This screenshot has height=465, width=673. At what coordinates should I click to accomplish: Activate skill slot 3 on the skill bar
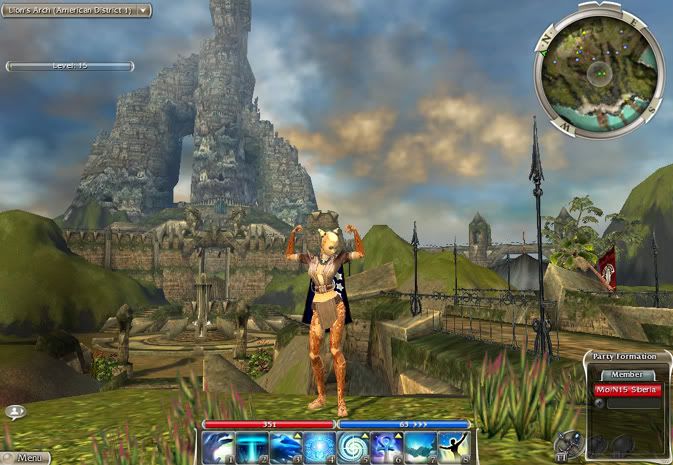287,448
